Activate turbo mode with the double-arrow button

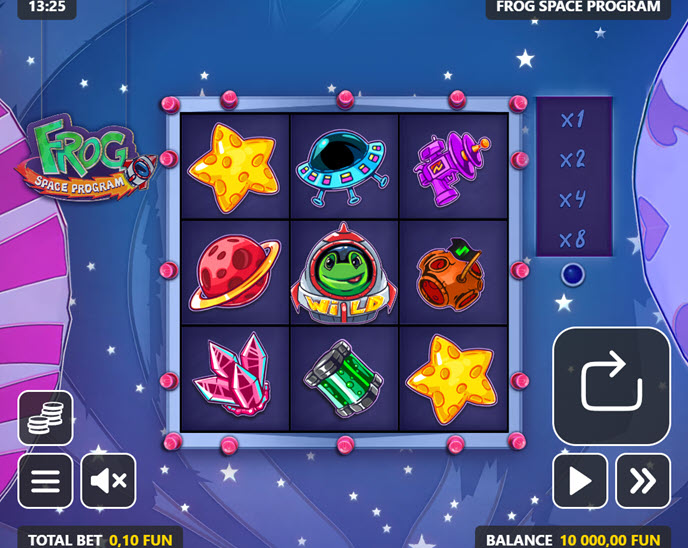coord(642,481)
